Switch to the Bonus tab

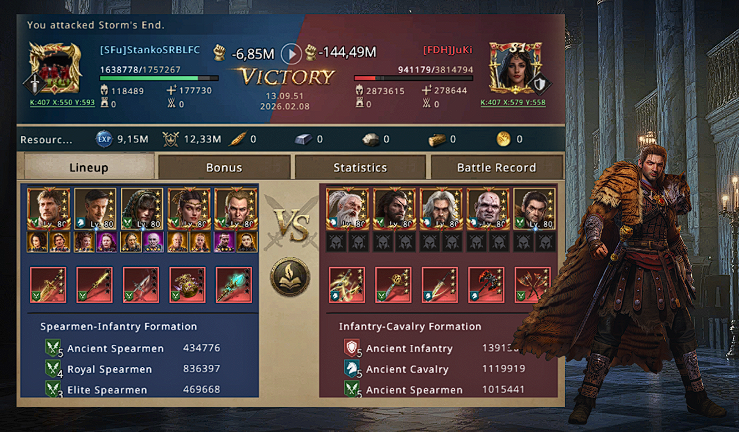tap(224, 167)
